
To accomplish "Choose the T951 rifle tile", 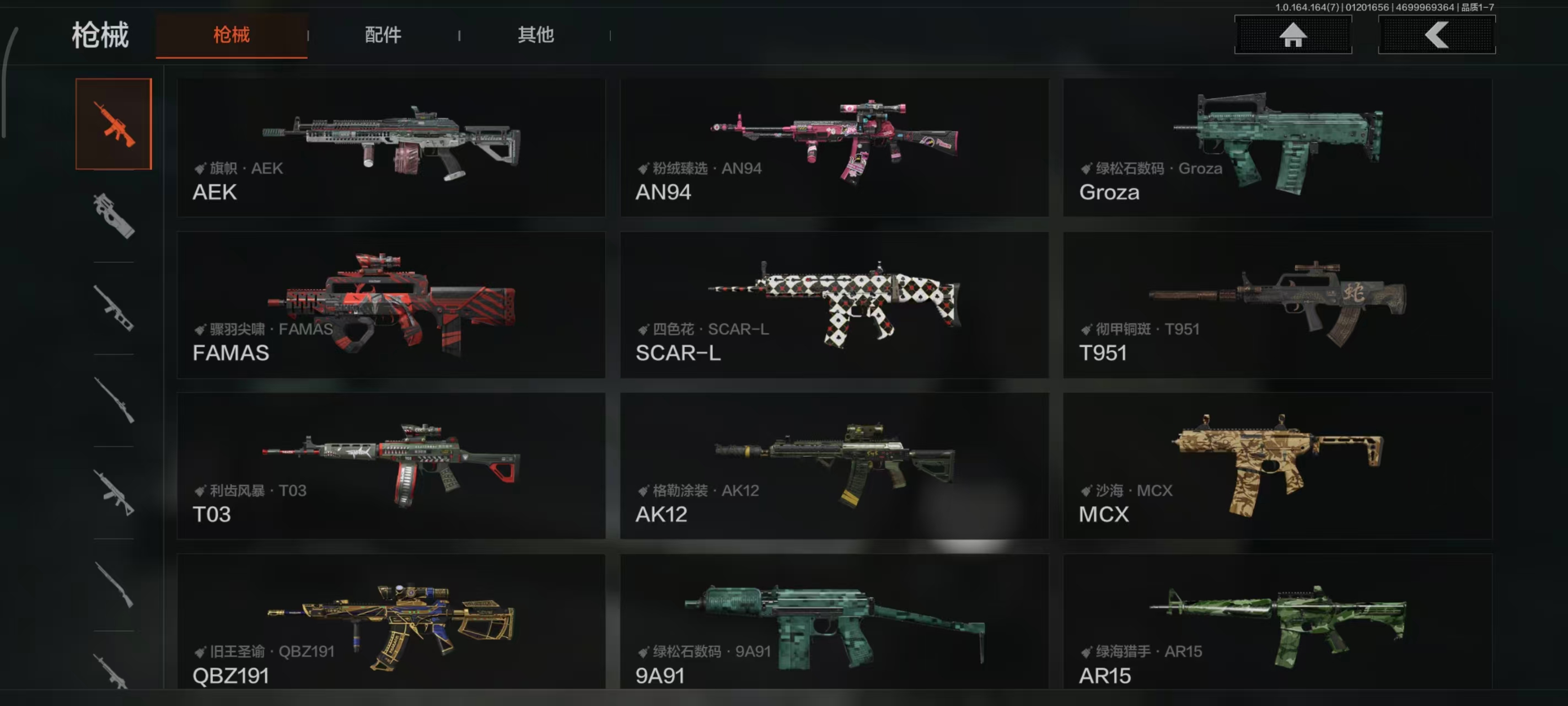I will (x=1277, y=304).
